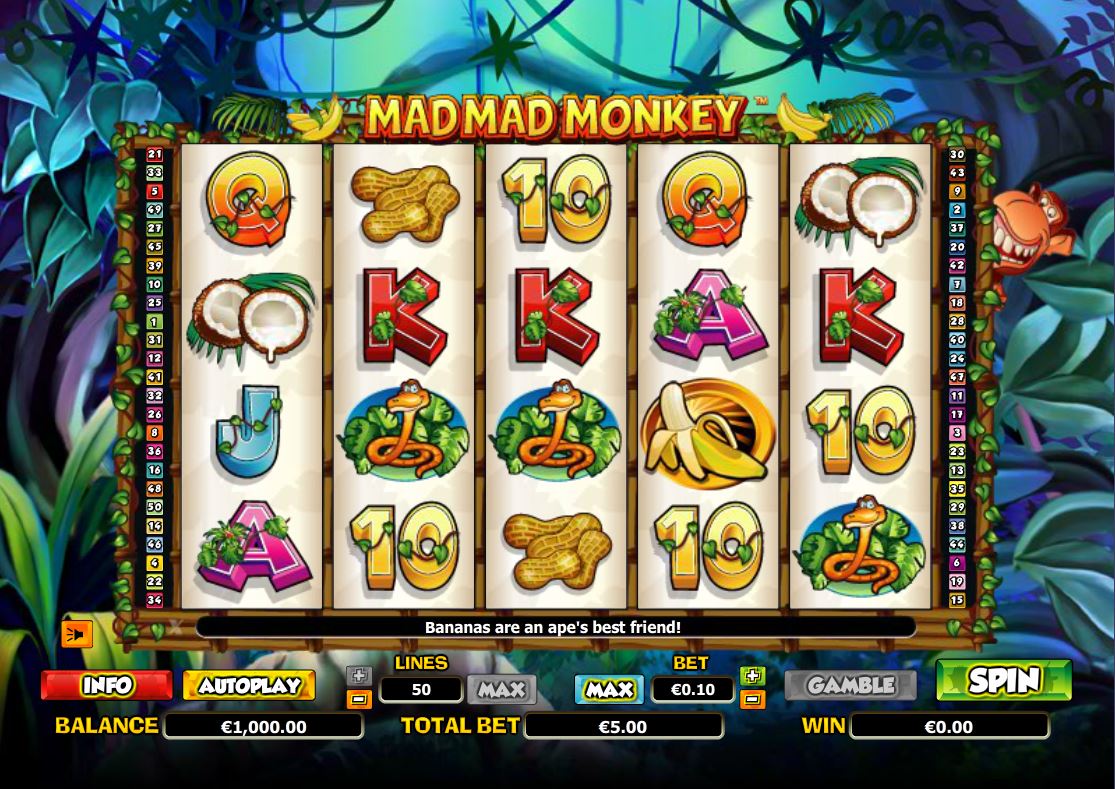Increase the number of lines with plus
Screen dimensions: 1115x789
(x=359, y=676)
